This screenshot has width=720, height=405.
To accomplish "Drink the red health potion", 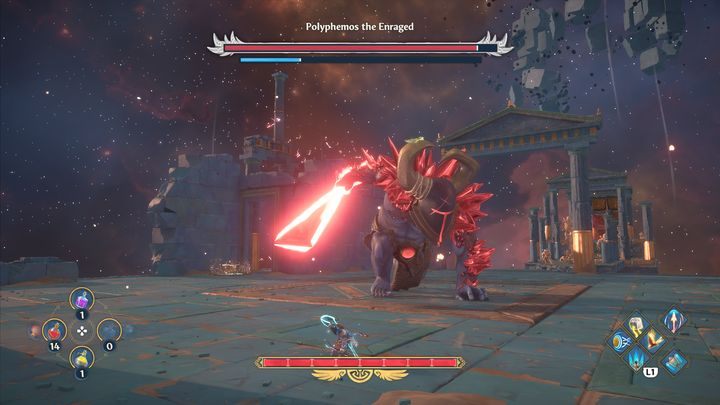I will tap(56, 330).
